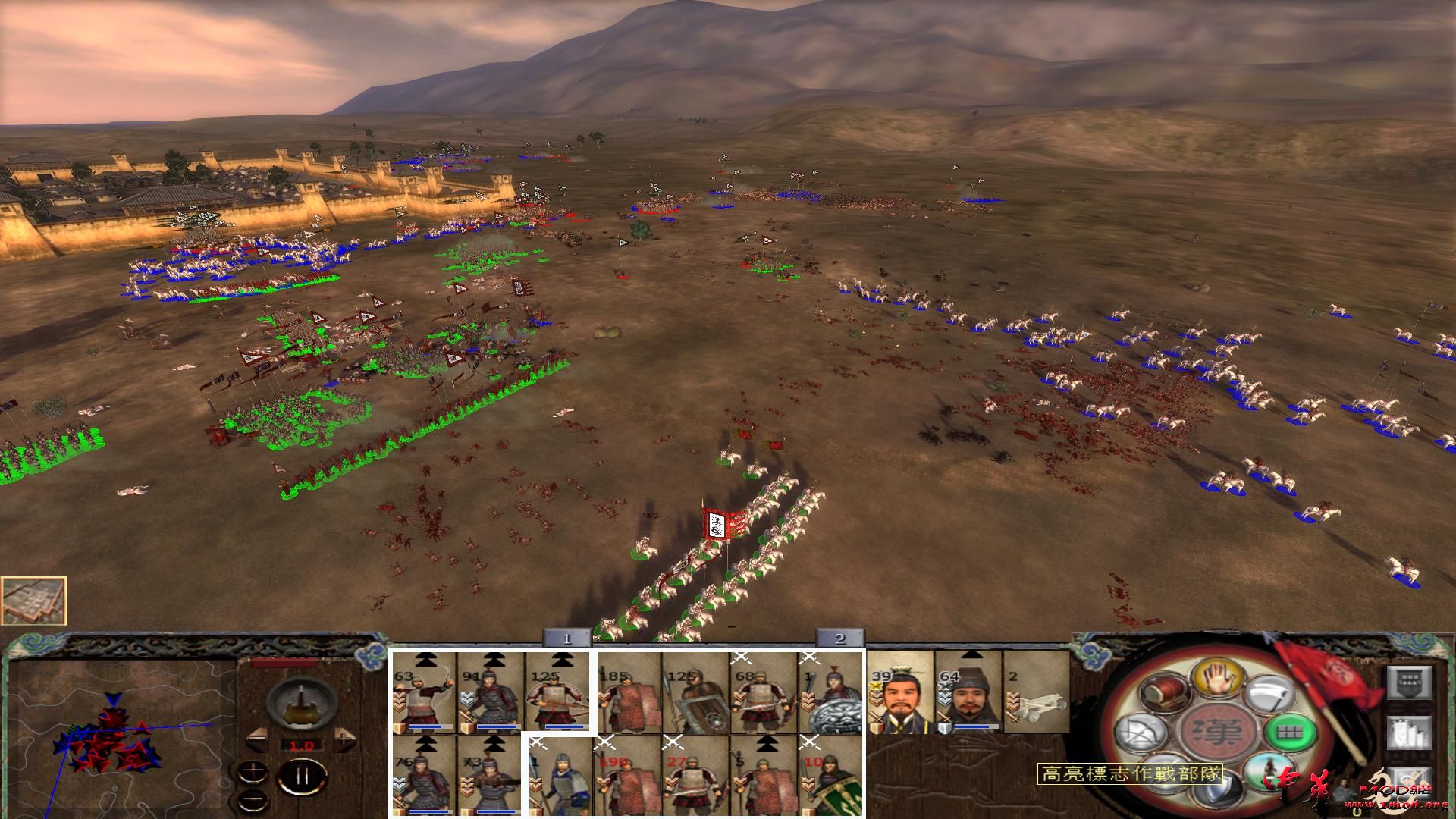Expand battle group 2 tab
Image resolution: width=1456 pixels, height=819 pixels.
(x=838, y=639)
